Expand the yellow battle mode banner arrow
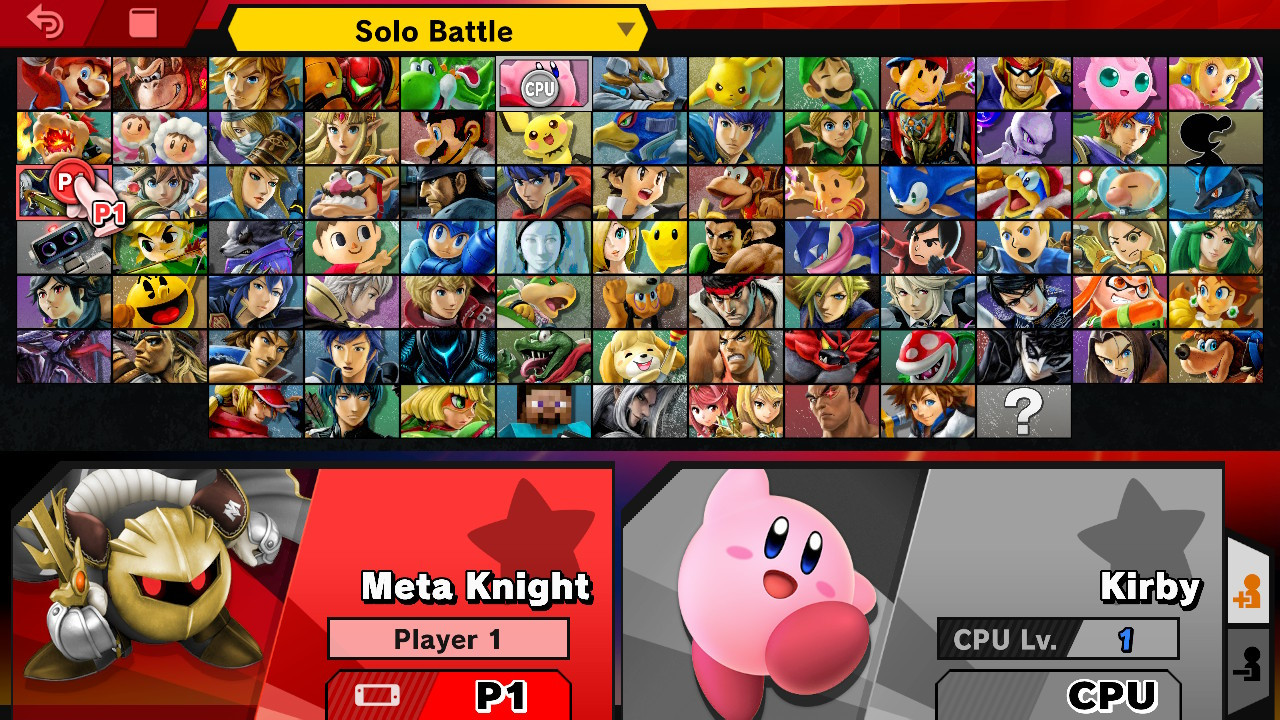The height and width of the screenshot is (720, 1280). pos(625,31)
